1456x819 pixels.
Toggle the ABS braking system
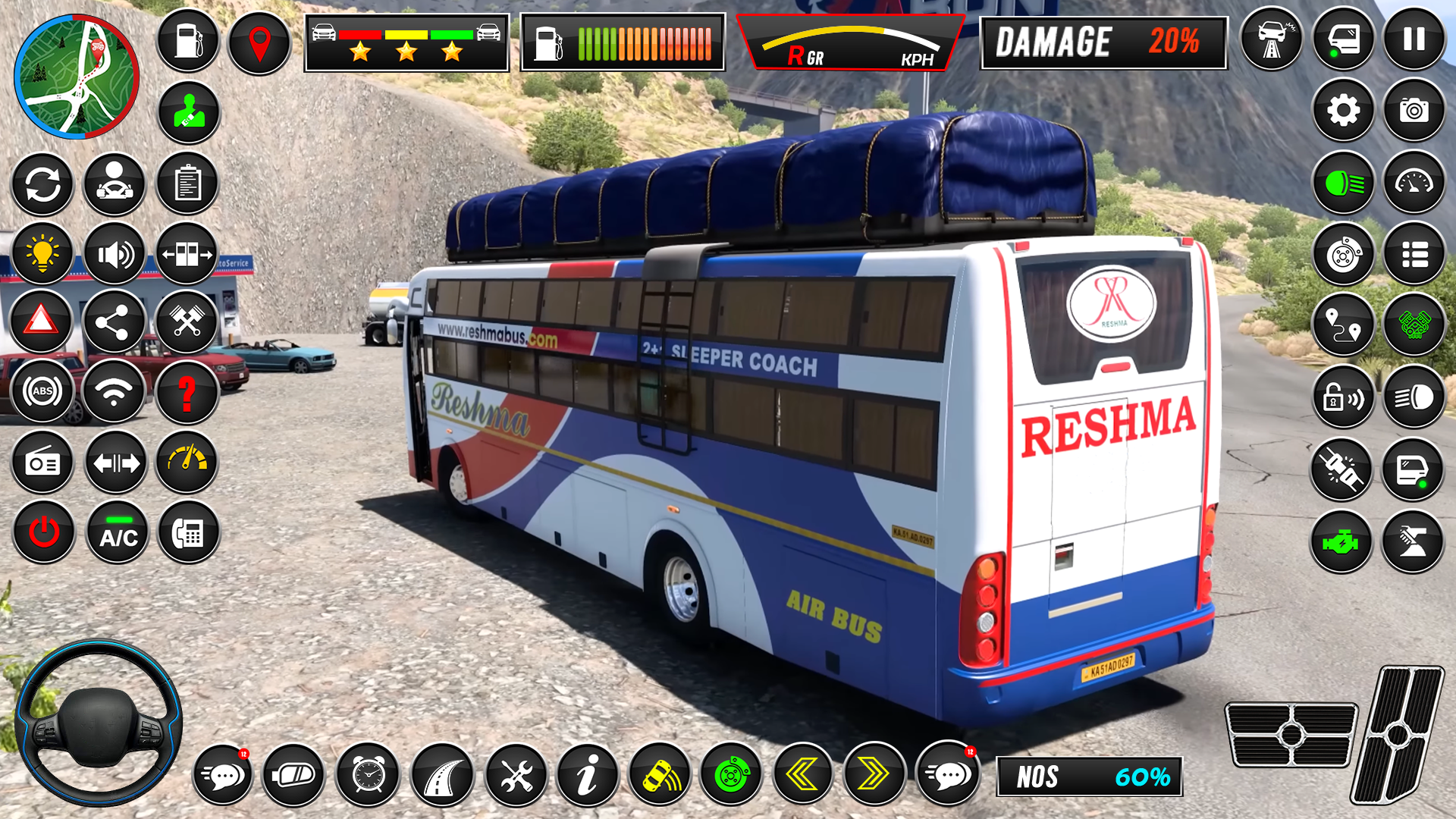click(42, 391)
